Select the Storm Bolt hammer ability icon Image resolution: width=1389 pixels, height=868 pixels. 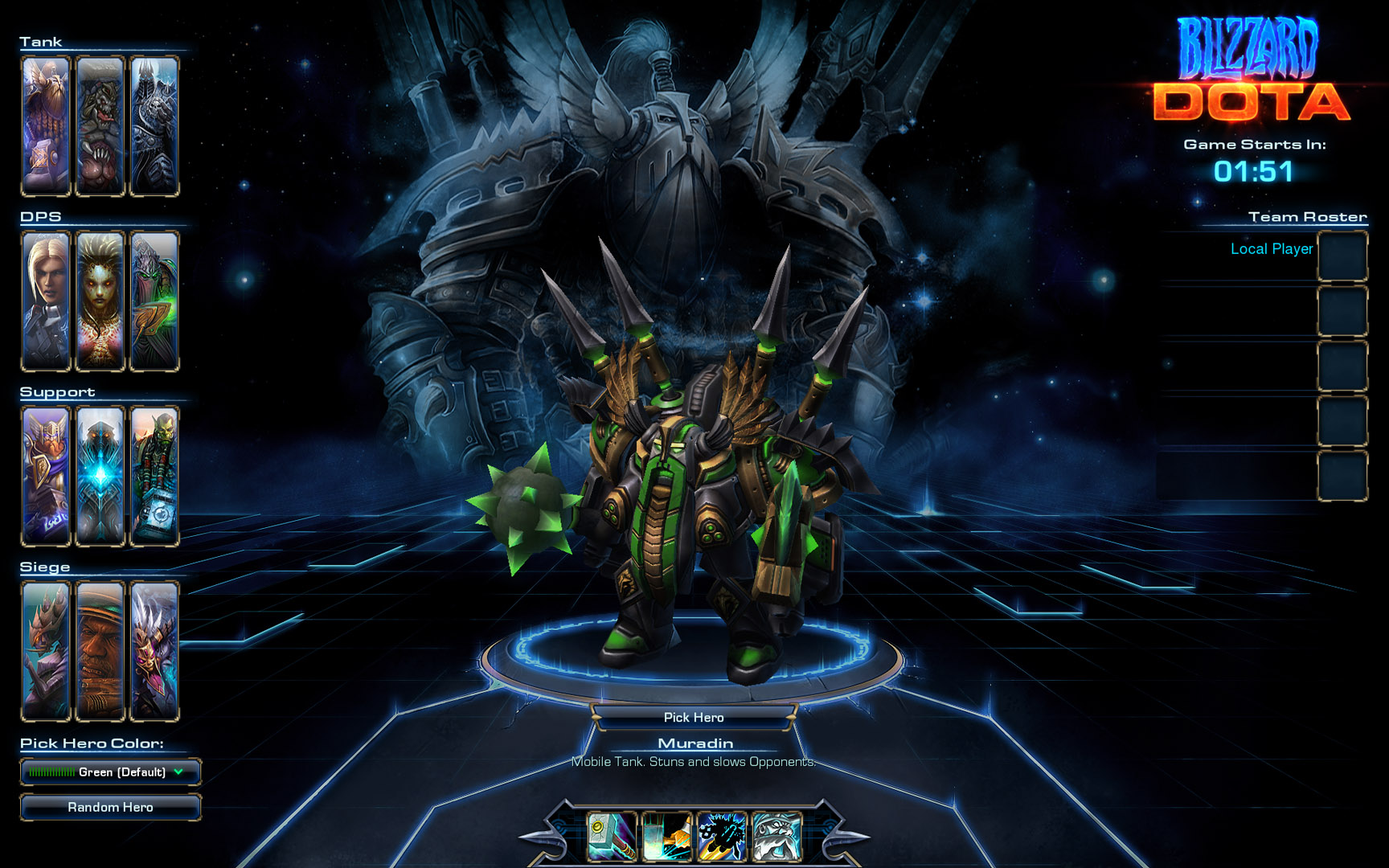pos(611,836)
